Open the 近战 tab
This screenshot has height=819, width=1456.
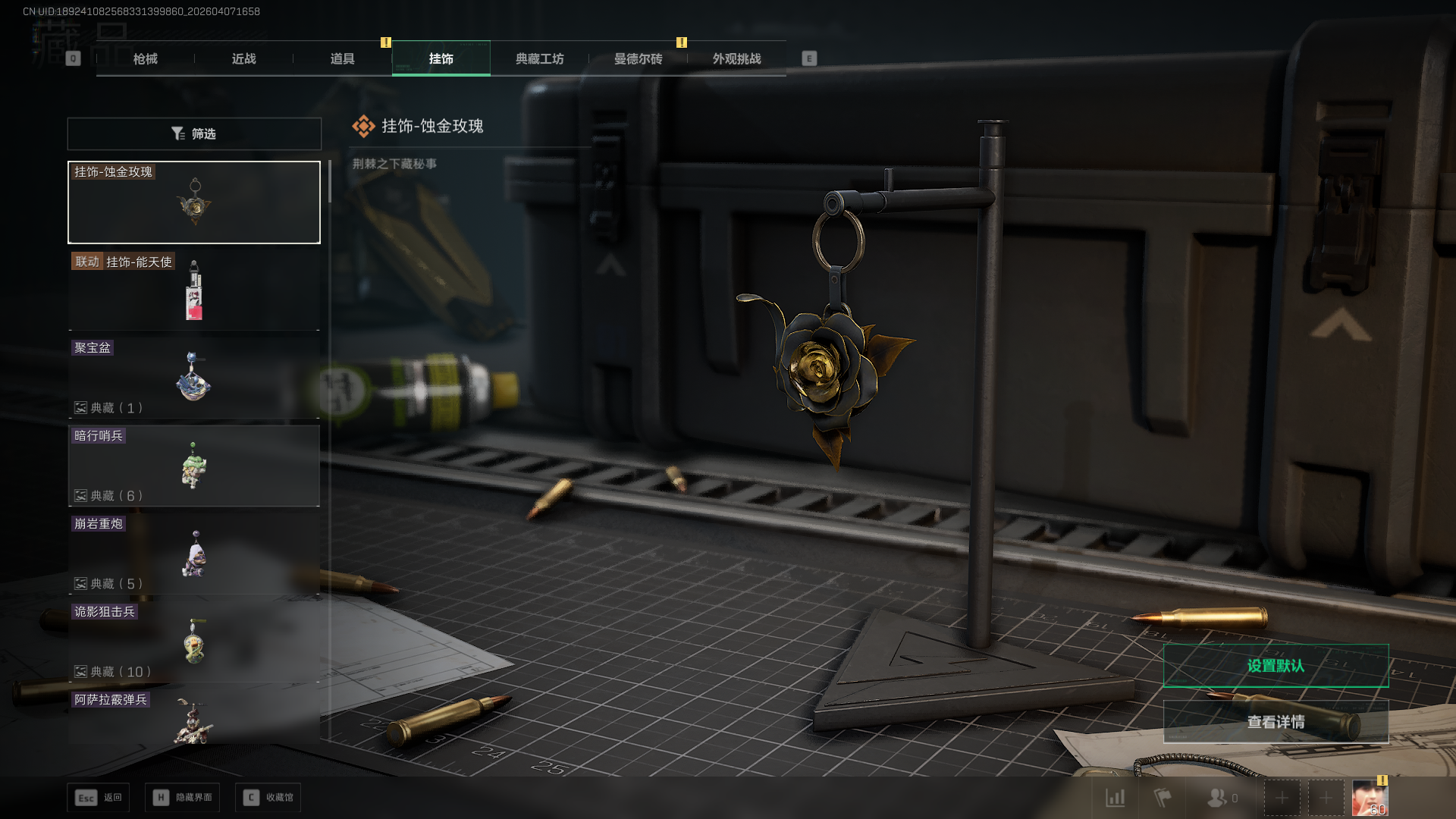click(x=243, y=58)
